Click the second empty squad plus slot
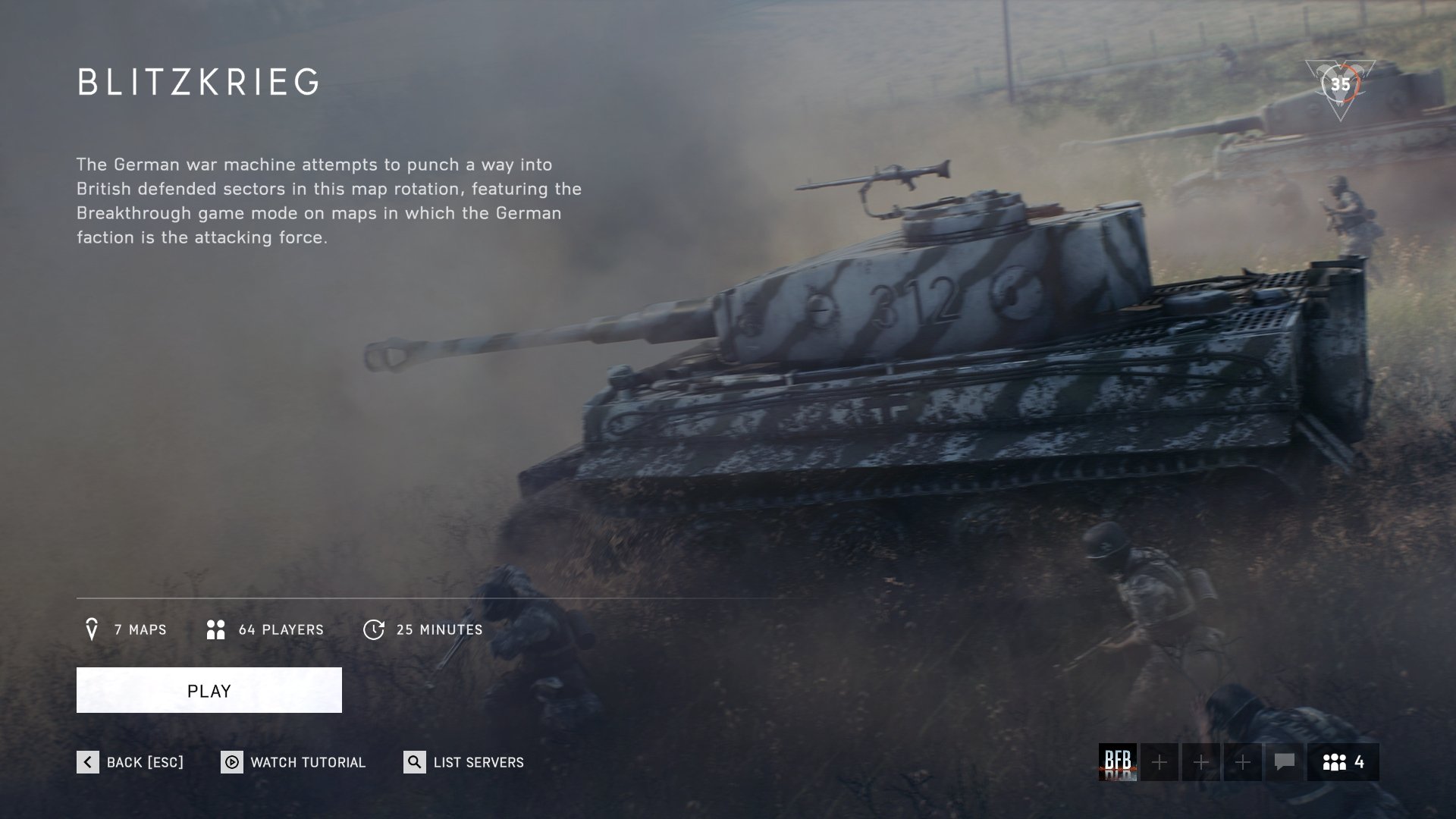Viewport: 1456px width, 819px height. [1200, 763]
